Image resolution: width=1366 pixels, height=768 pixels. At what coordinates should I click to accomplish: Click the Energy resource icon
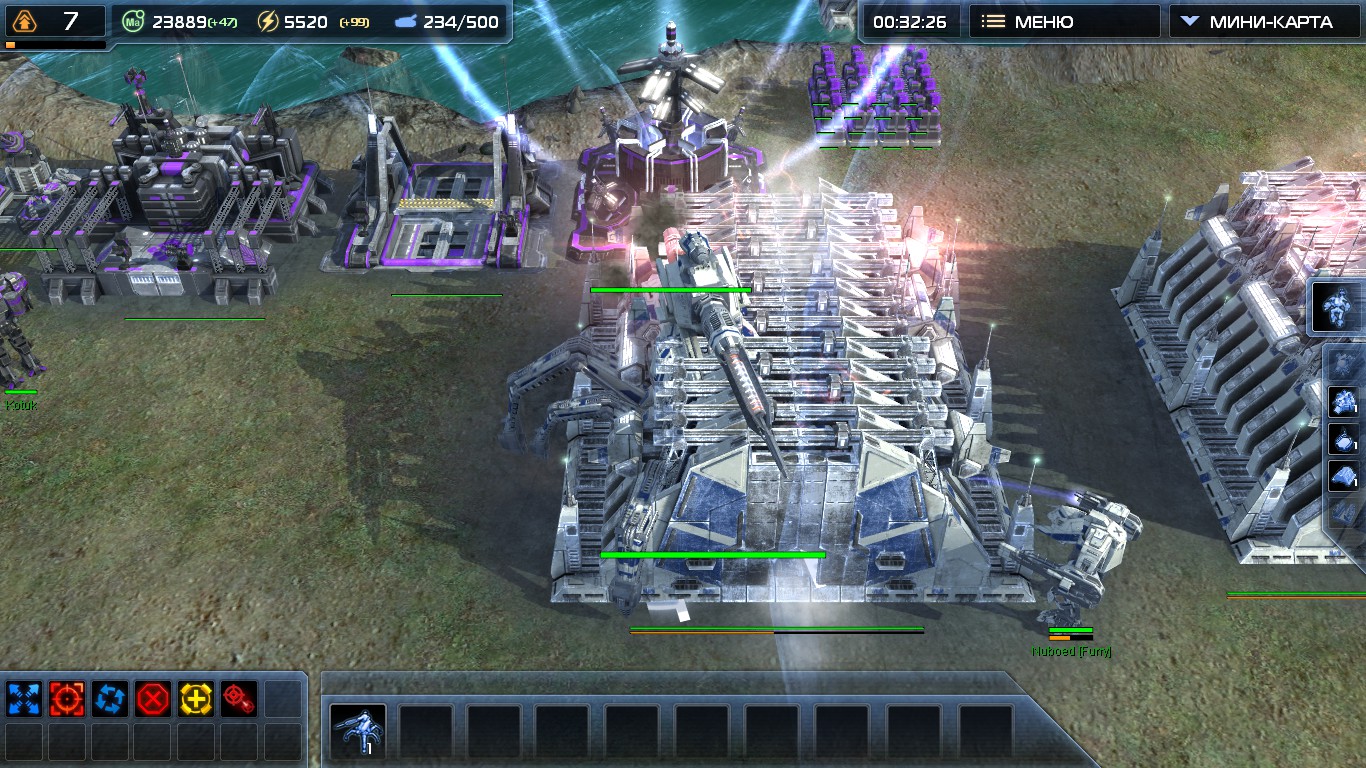[266, 21]
